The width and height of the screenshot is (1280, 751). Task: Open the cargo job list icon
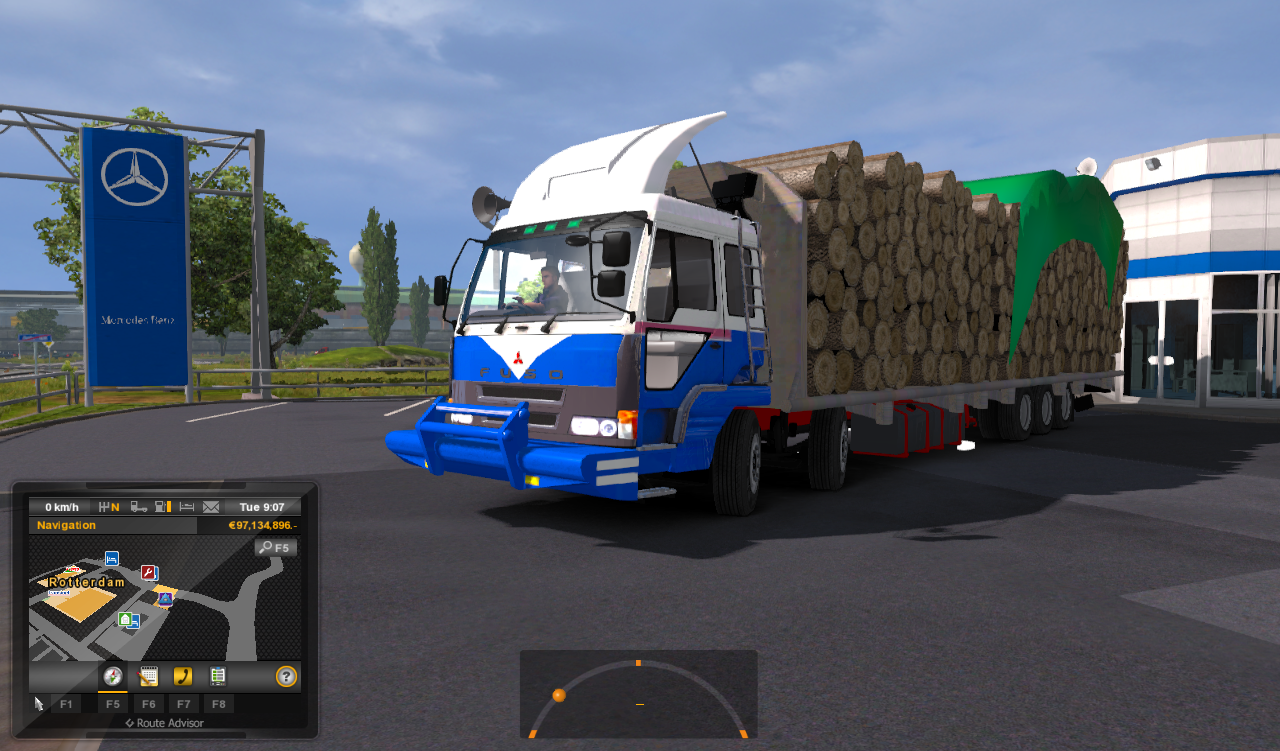(218, 675)
